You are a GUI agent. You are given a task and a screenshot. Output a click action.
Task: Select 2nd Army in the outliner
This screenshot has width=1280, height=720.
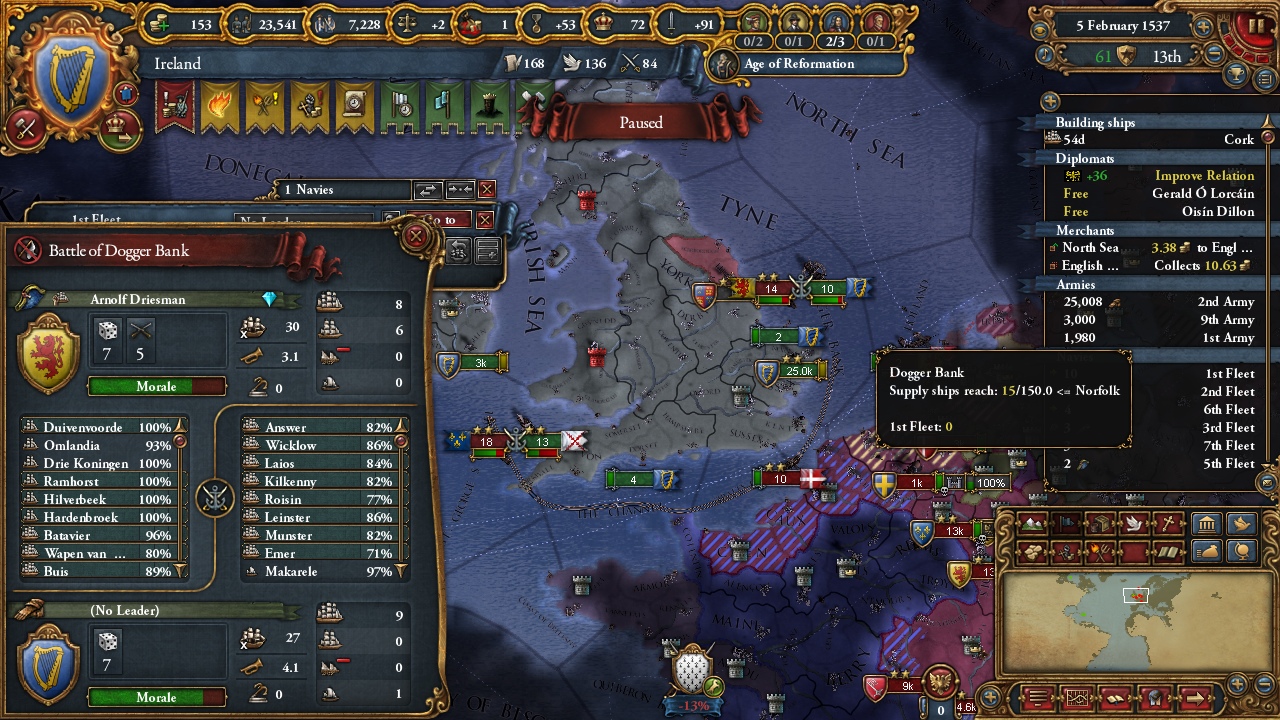pos(1225,302)
